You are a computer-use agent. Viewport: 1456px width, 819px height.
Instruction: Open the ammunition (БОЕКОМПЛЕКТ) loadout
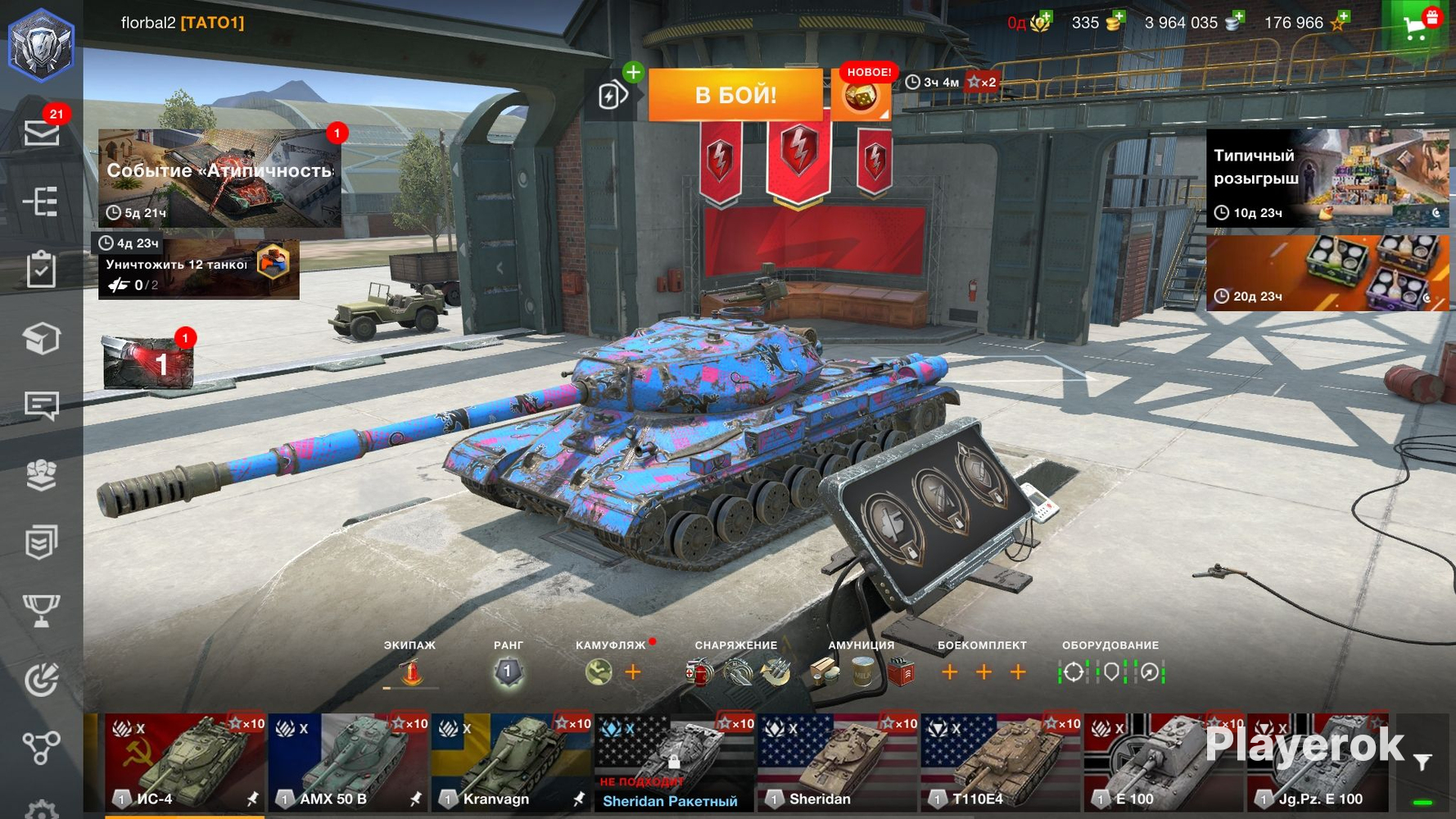pyautogui.click(x=983, y=672)
